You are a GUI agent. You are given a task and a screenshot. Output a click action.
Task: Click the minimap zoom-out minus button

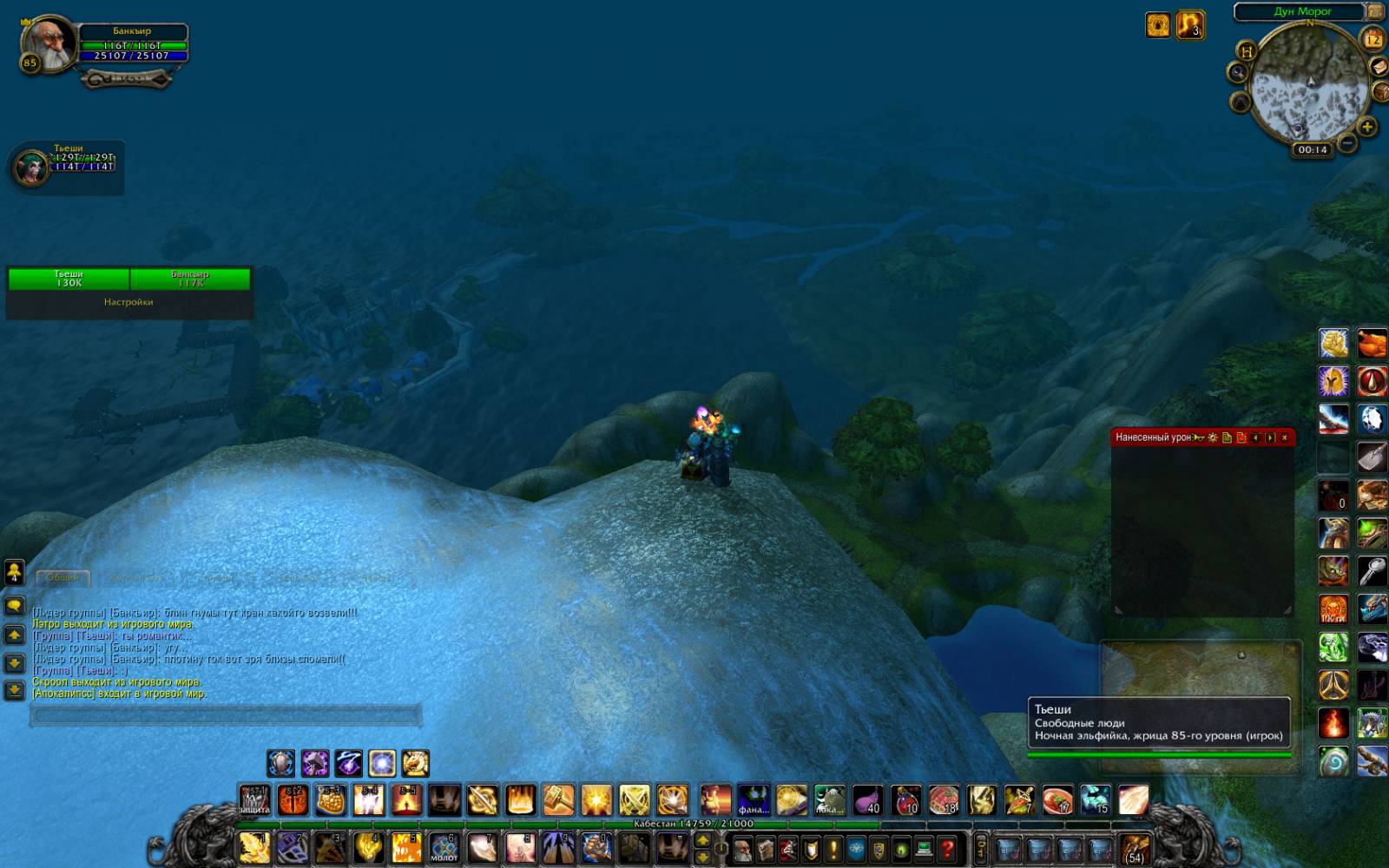1347,142
